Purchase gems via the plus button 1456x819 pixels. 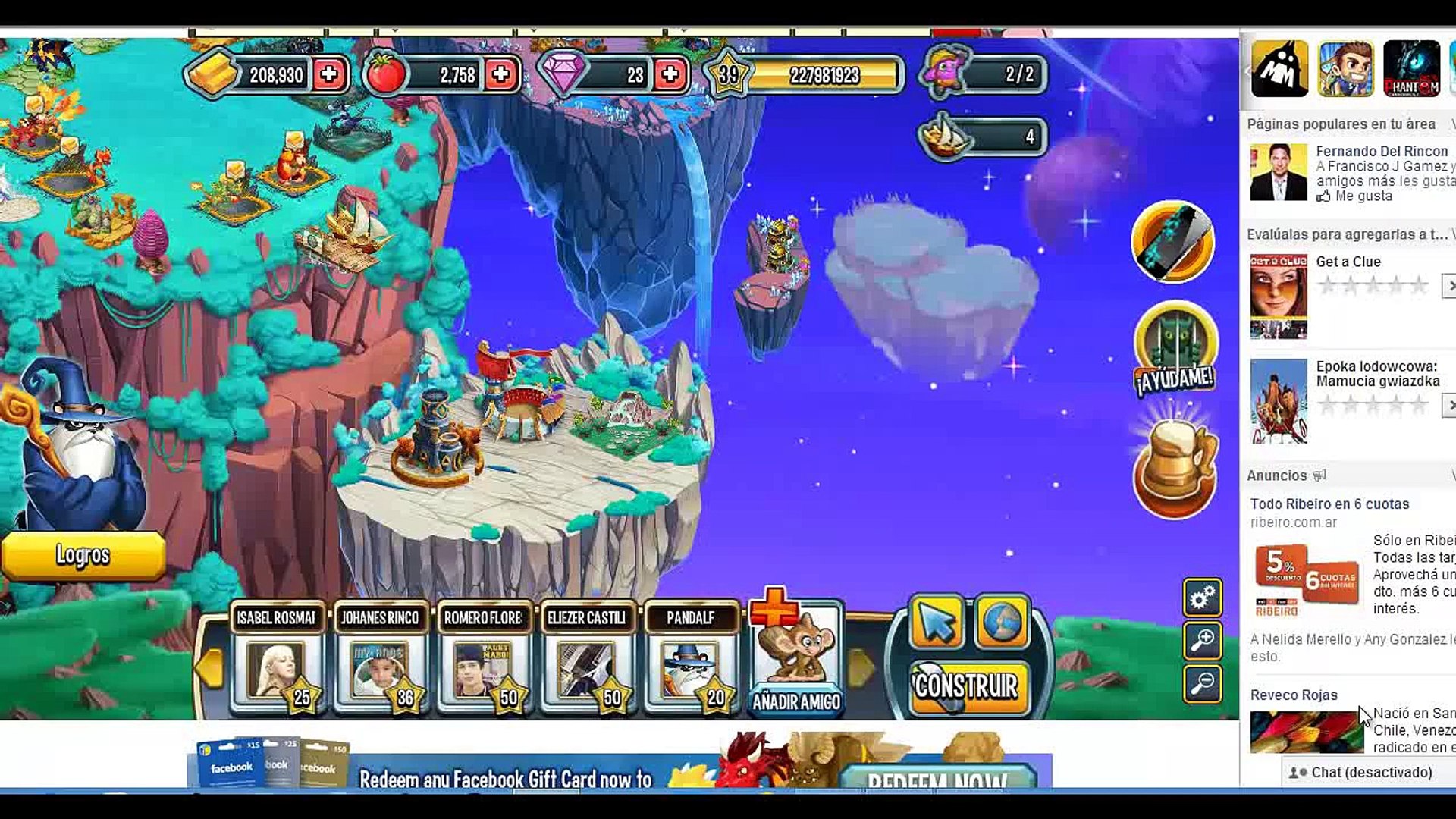670,74
